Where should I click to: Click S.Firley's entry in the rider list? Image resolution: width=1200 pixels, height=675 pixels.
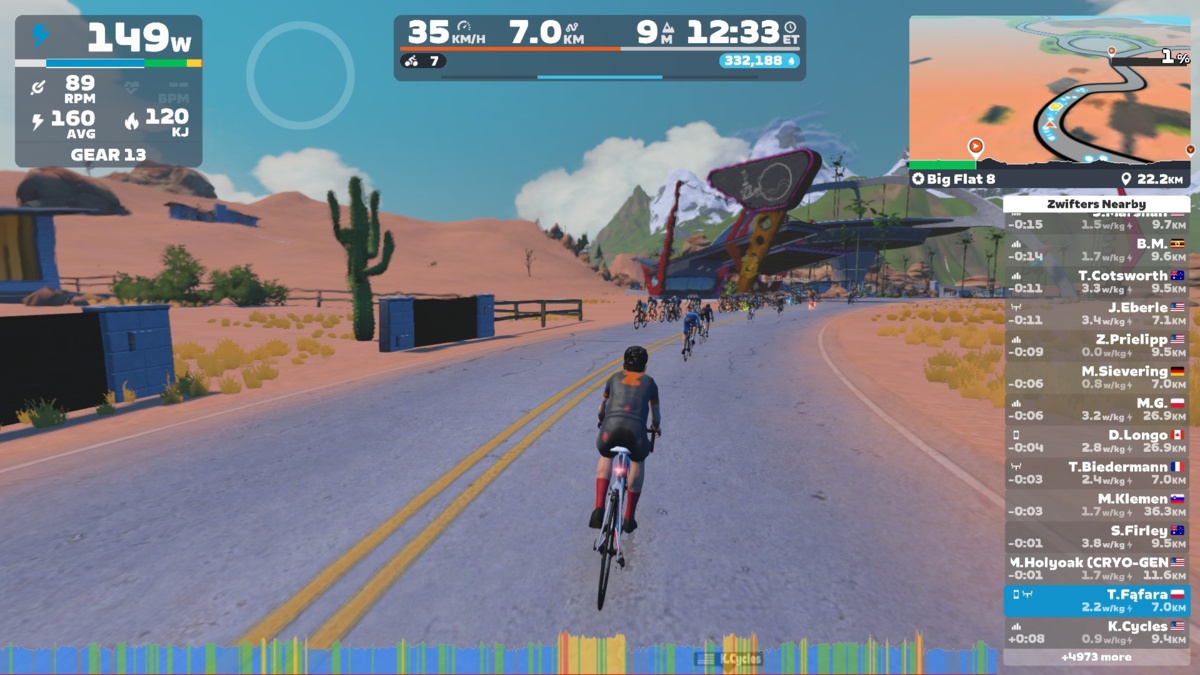point(1097,537)
